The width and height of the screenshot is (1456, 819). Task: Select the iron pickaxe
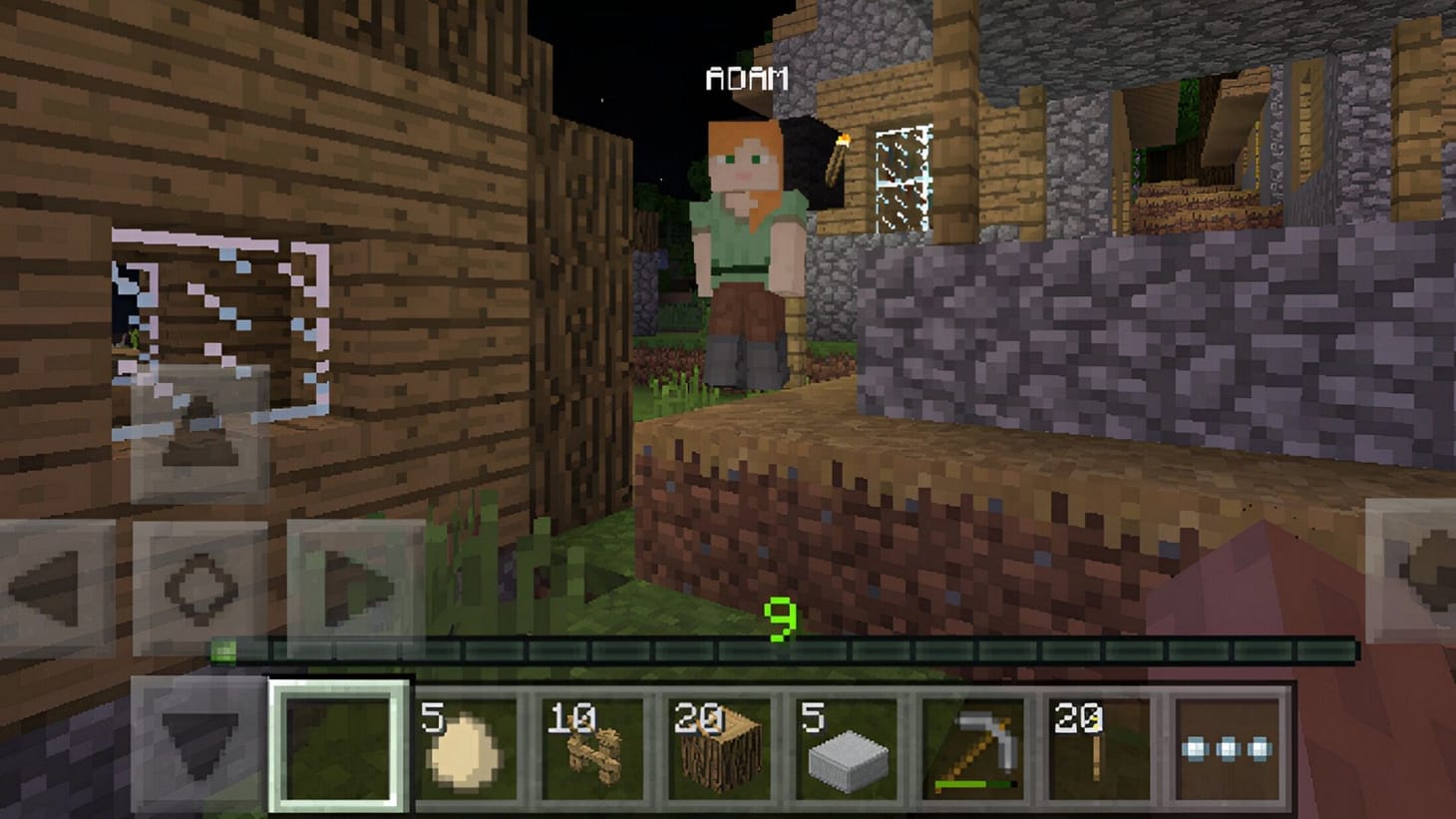point(970,747)
